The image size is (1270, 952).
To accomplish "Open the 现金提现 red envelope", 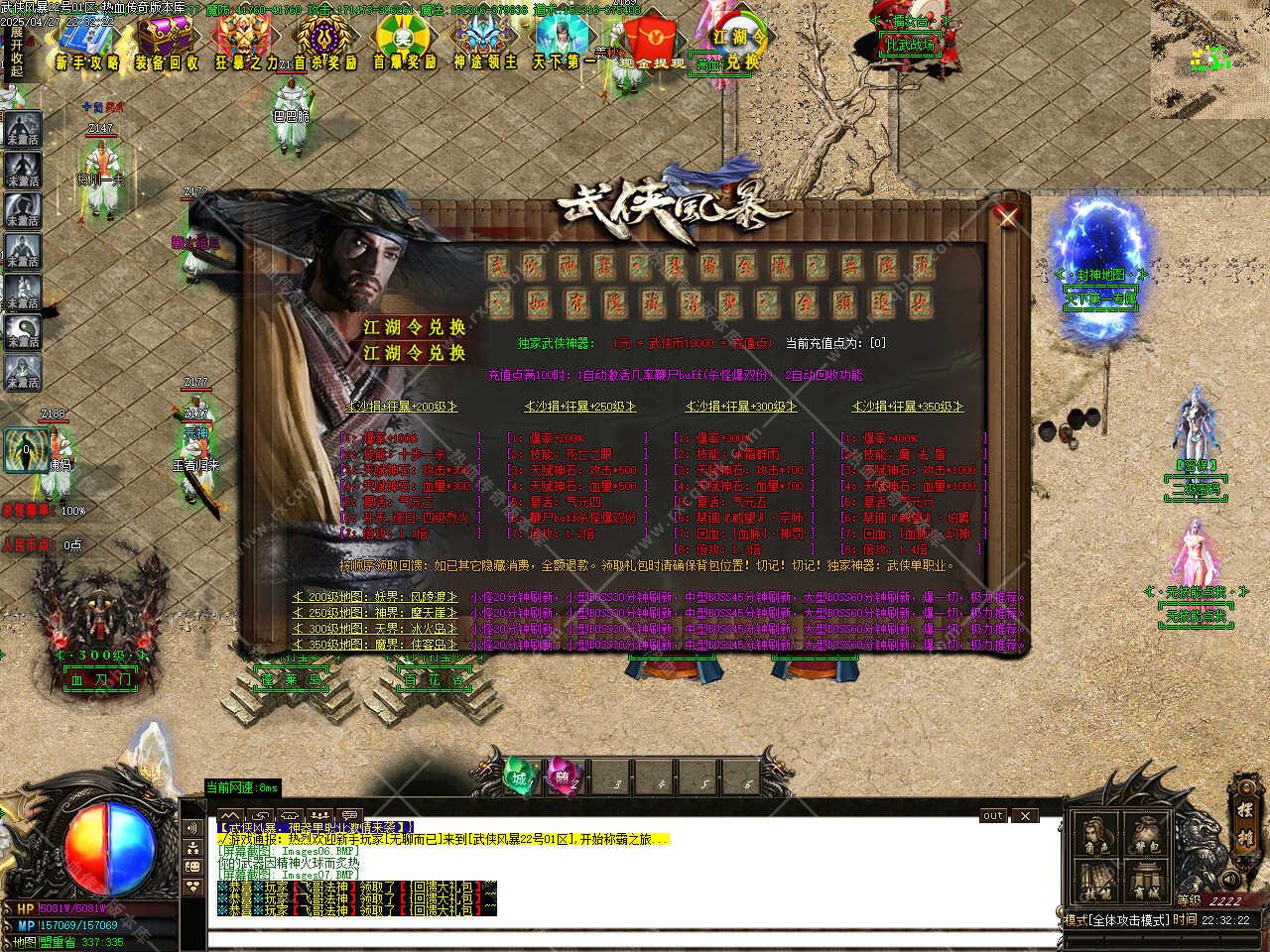I will (652, 43).
